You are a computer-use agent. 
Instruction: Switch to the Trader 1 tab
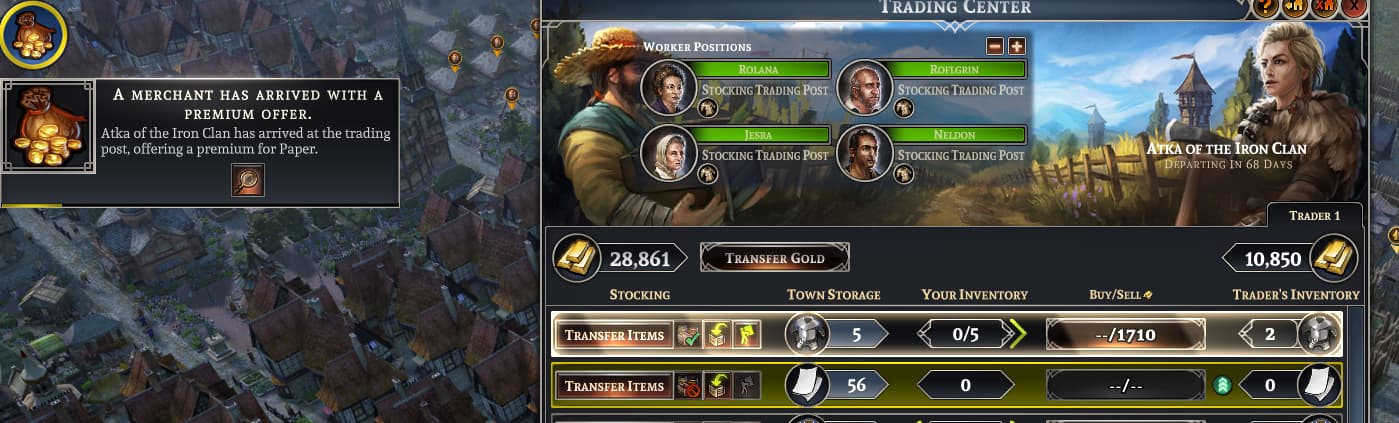tap(1314, 215)
